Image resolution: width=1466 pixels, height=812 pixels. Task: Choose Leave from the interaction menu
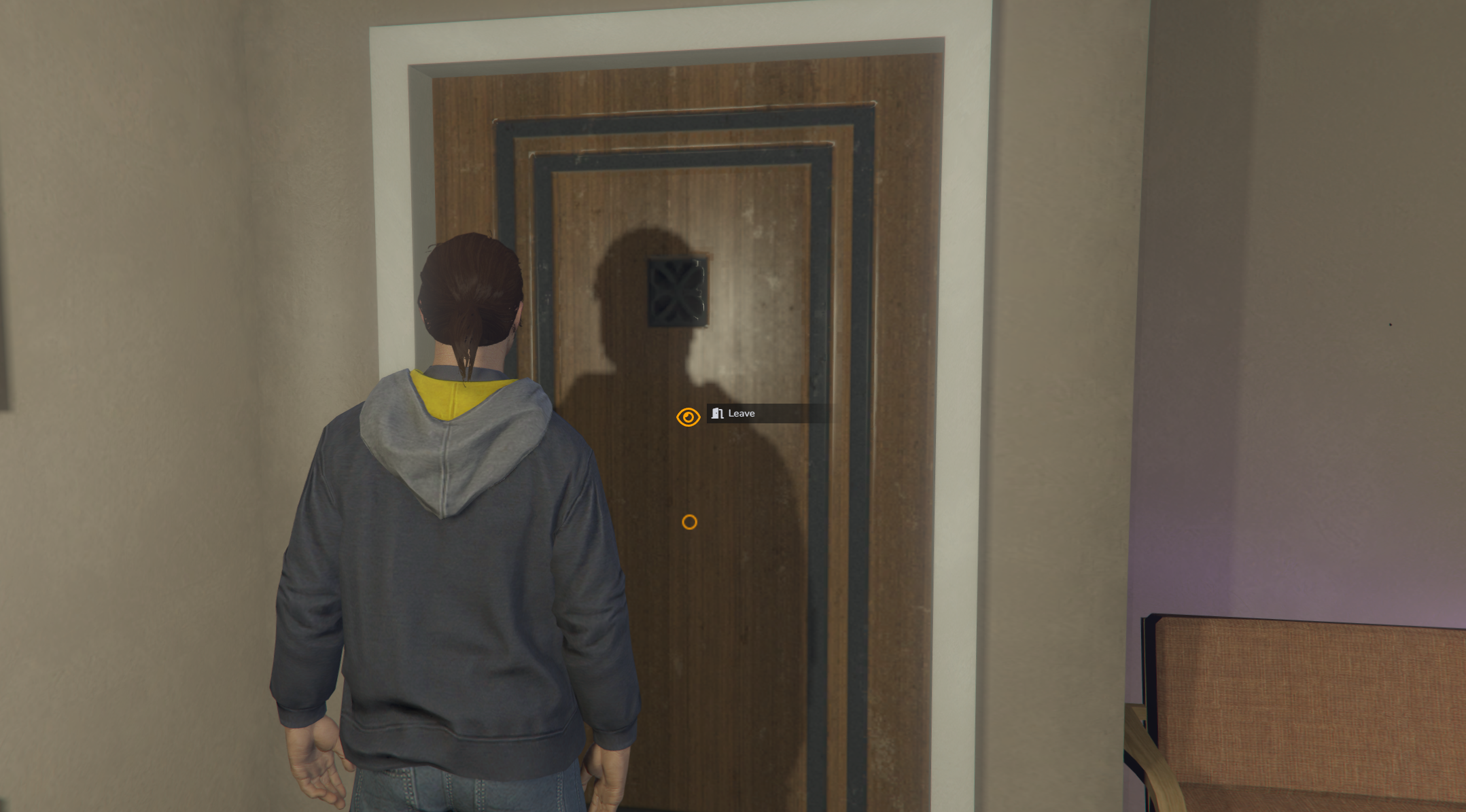coord(741,413)
